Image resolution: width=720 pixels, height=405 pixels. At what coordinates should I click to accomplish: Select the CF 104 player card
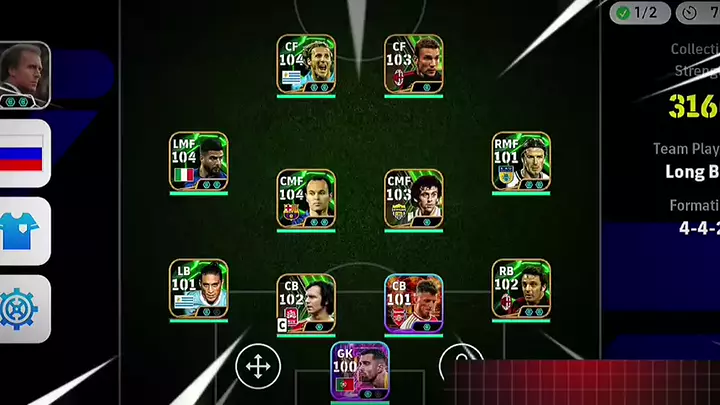[x=306, y=64]
